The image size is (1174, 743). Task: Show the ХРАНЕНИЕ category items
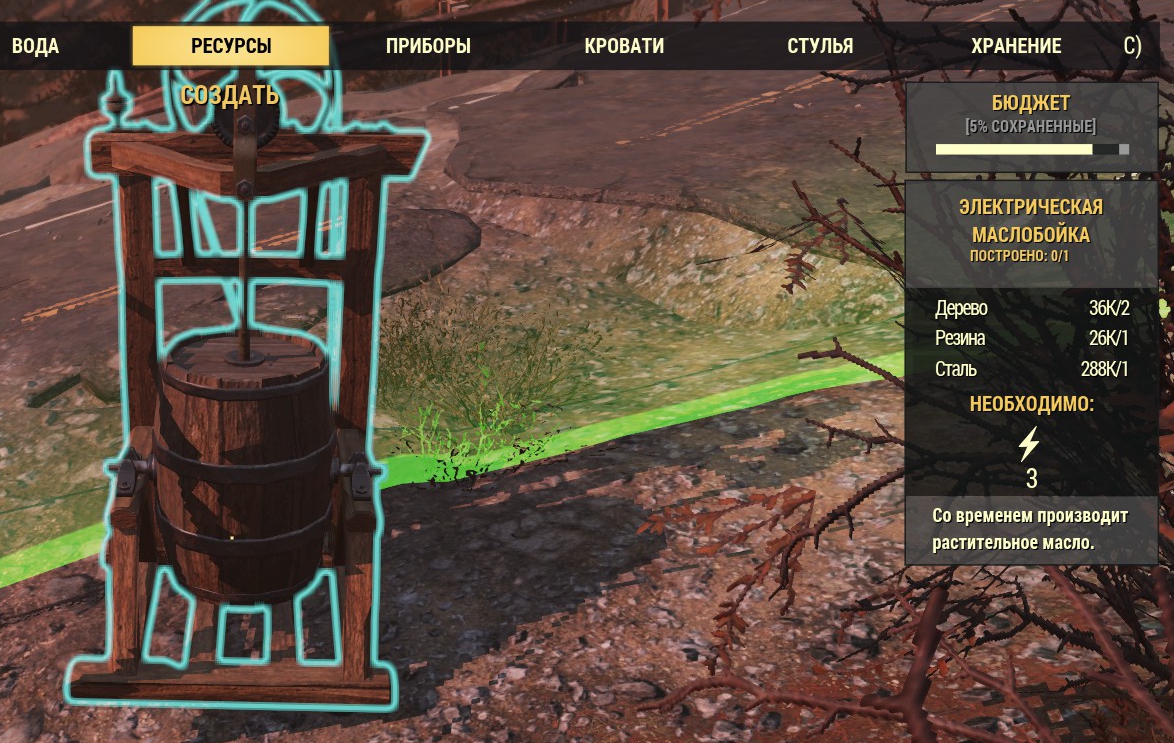[x=1016, y=47]
